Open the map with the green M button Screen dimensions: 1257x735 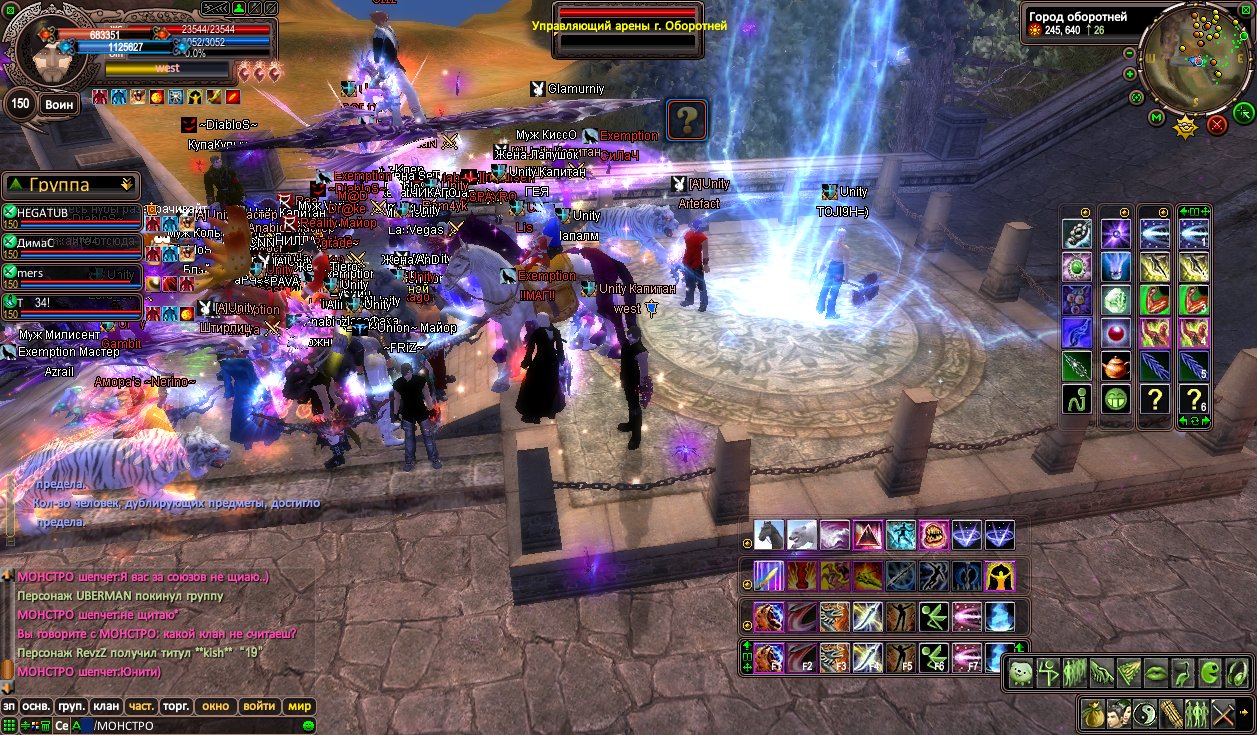[x=1157, y=118]
